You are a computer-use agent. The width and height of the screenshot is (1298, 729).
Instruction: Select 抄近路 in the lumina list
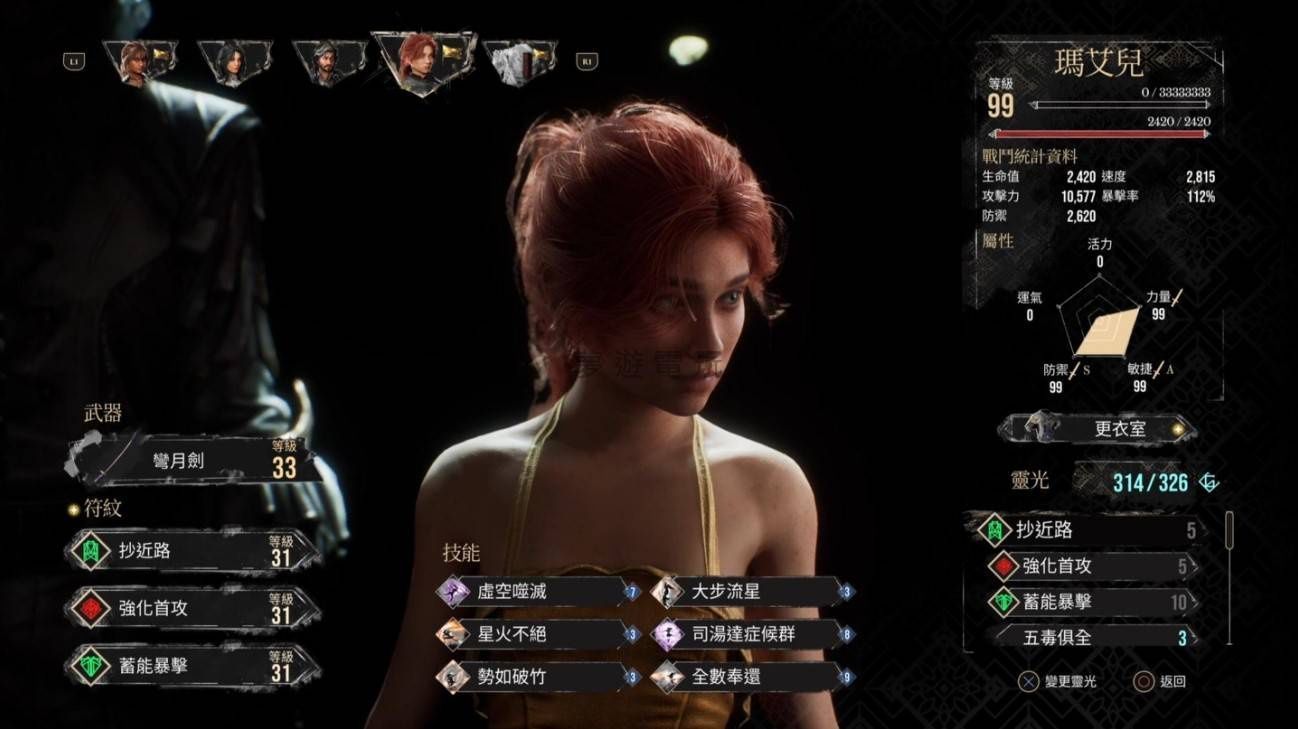pyautogui.click(x=1087, y=530)
